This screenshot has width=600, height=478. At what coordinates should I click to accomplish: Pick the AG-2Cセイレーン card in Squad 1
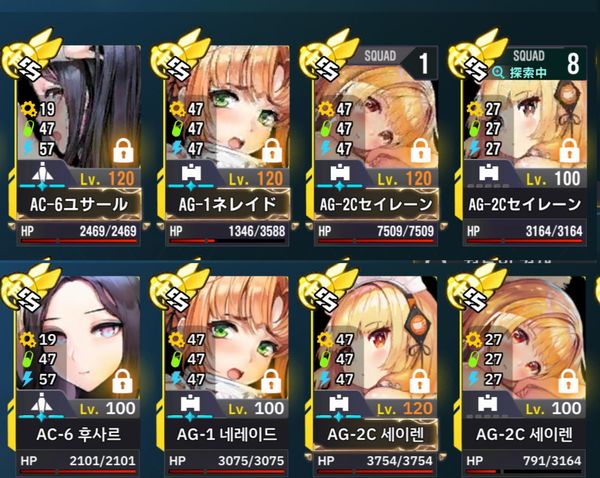(x=374, y=140)
